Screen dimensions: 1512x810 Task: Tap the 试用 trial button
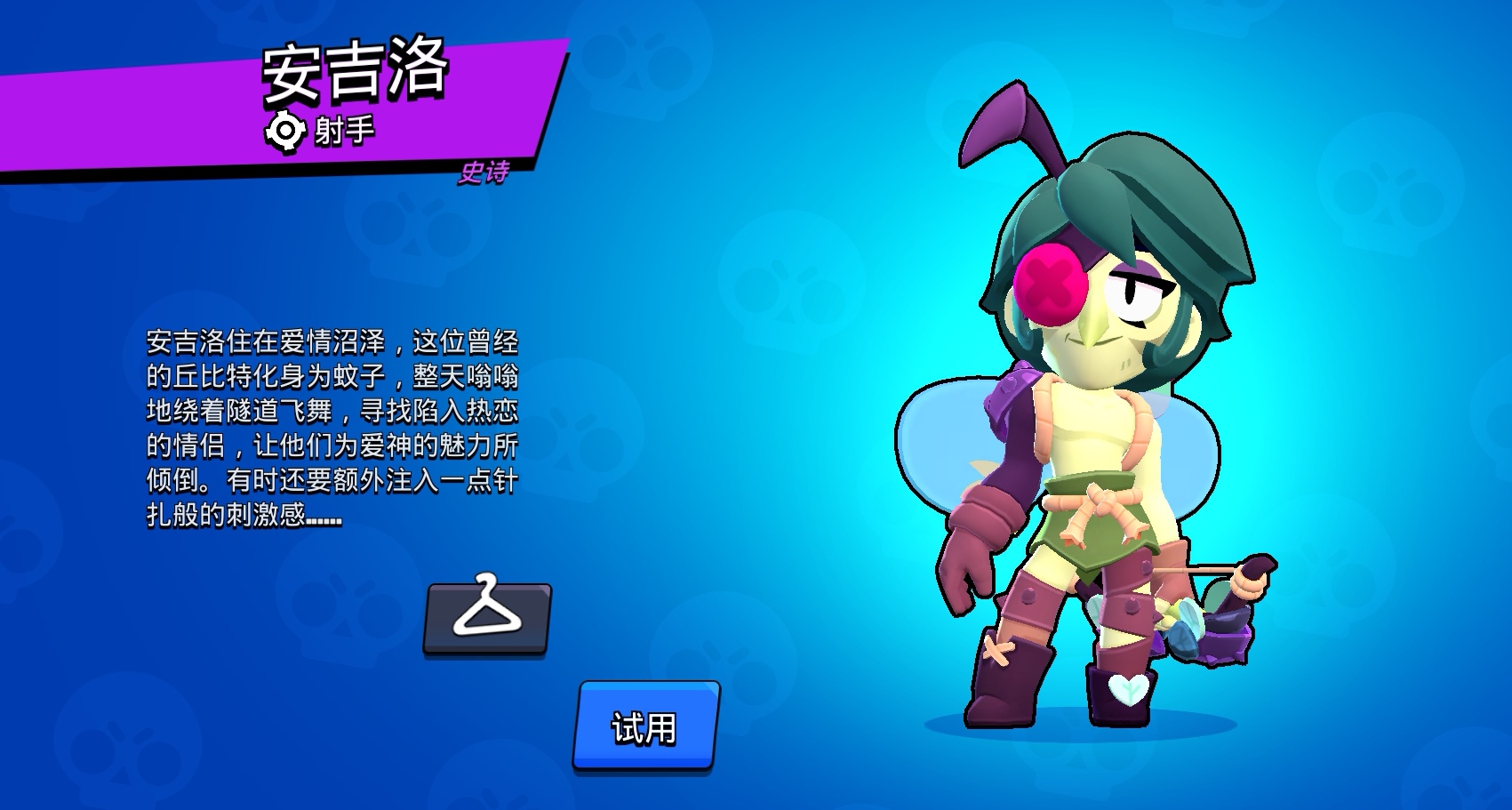[x=645, y=726]
